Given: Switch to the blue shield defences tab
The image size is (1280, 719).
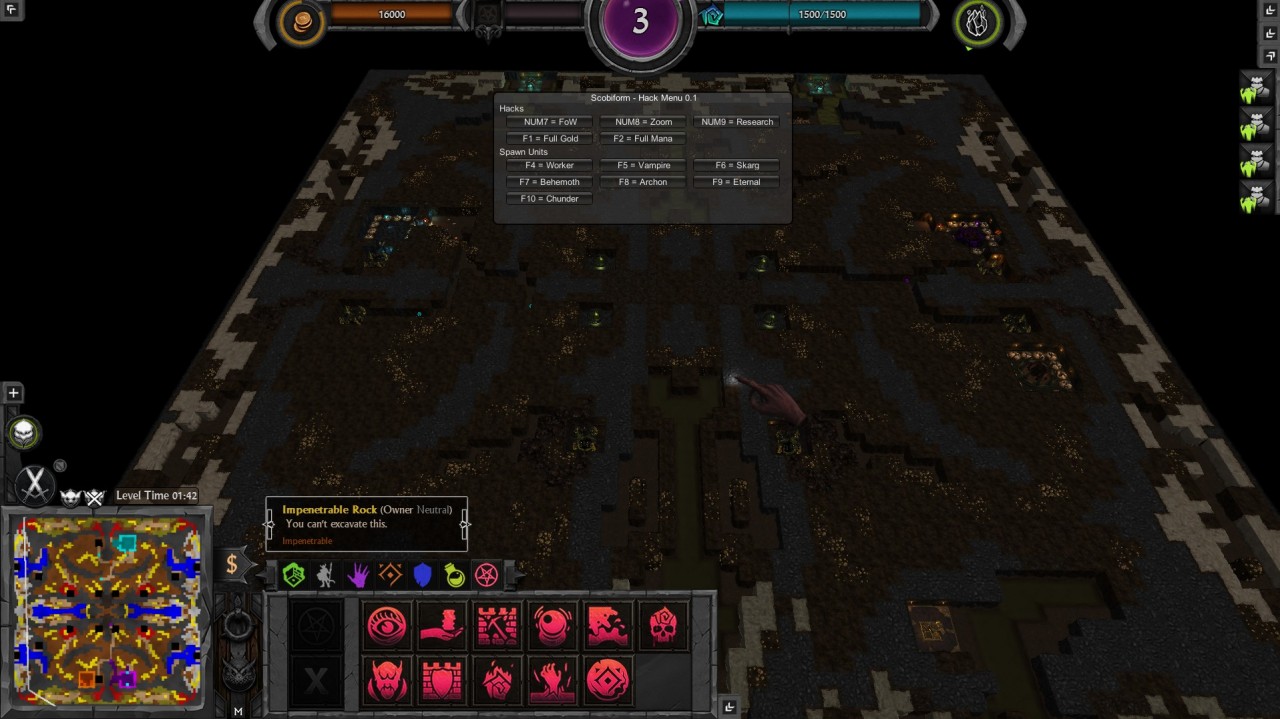Looking at the screenshot, I should pos(423,575).
